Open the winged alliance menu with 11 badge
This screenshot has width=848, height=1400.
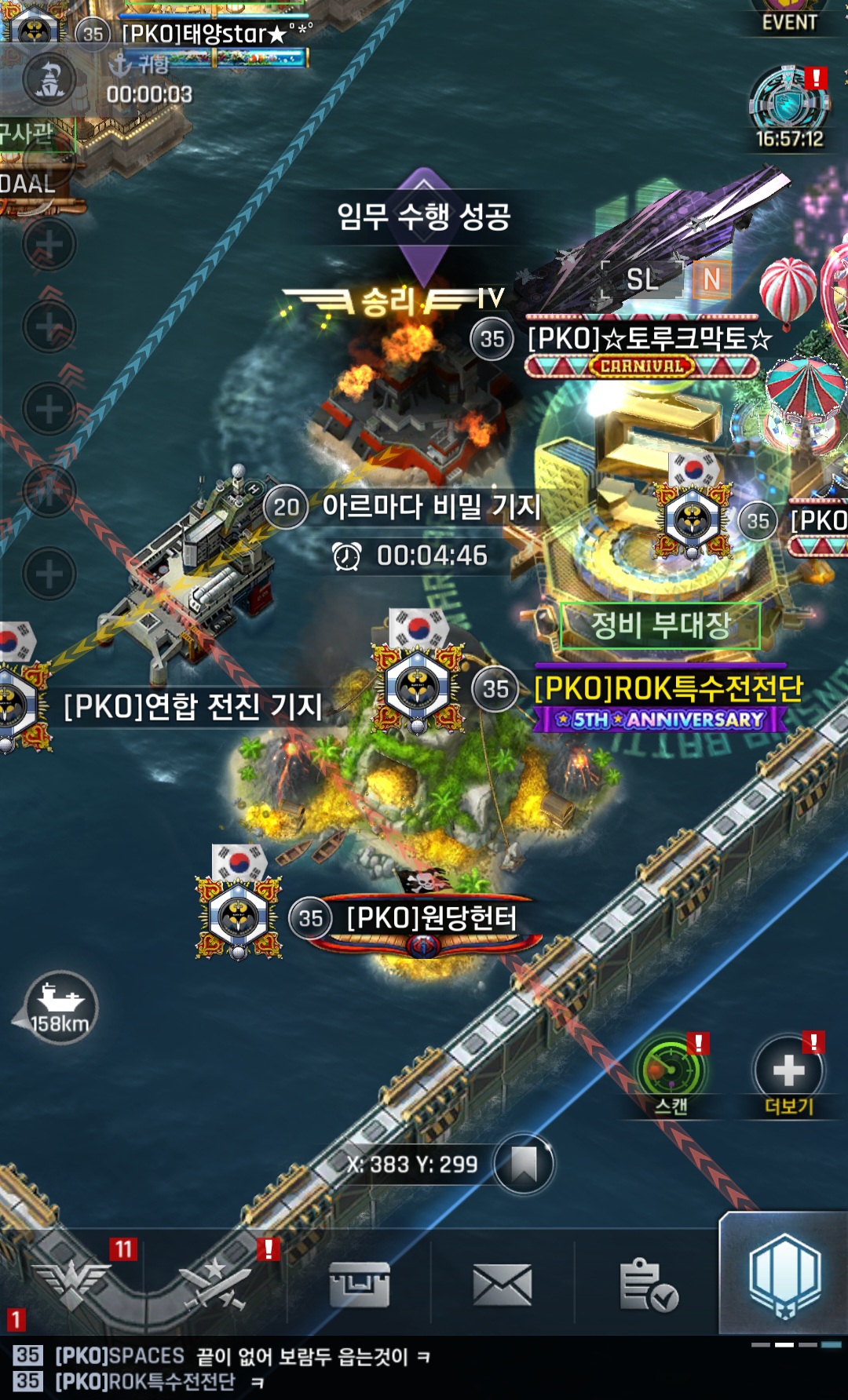pos(72,1285)
